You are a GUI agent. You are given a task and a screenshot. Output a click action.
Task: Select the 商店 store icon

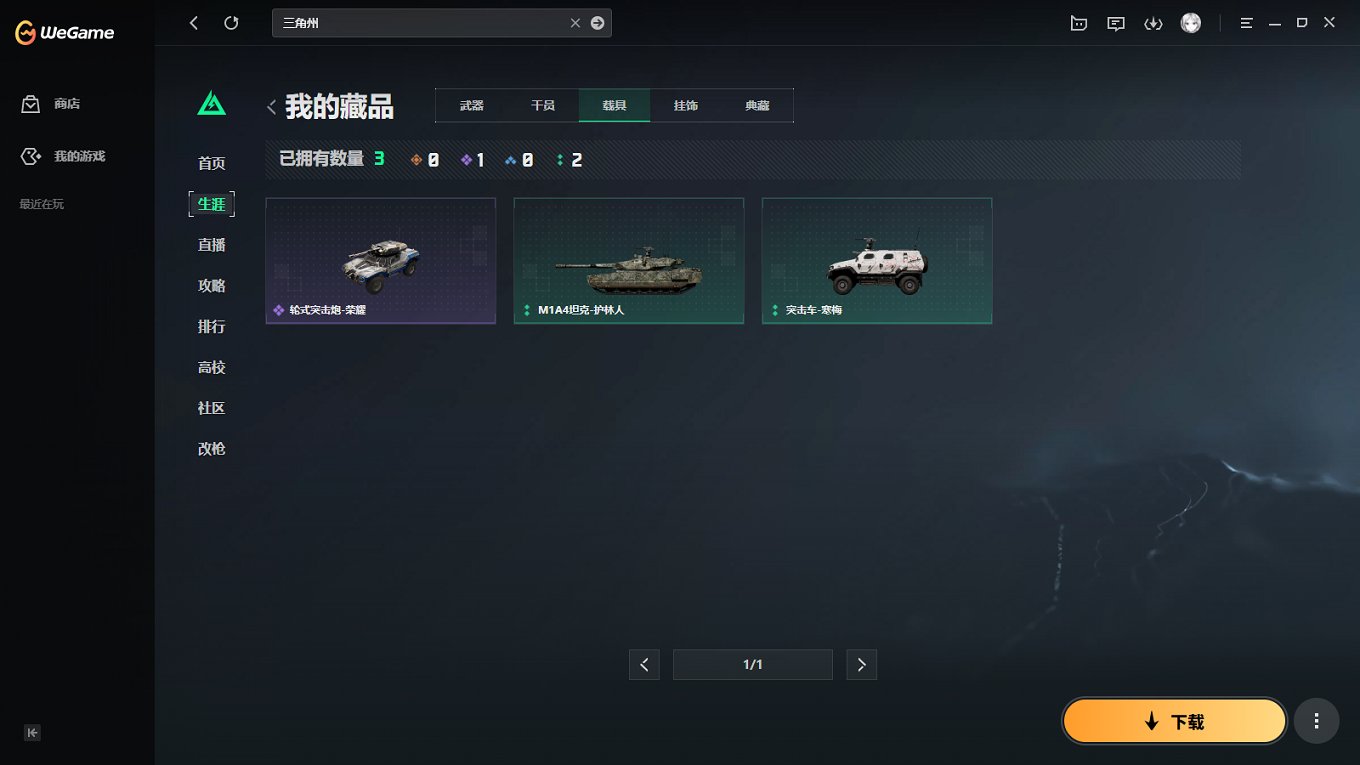[x=29, y=103]
